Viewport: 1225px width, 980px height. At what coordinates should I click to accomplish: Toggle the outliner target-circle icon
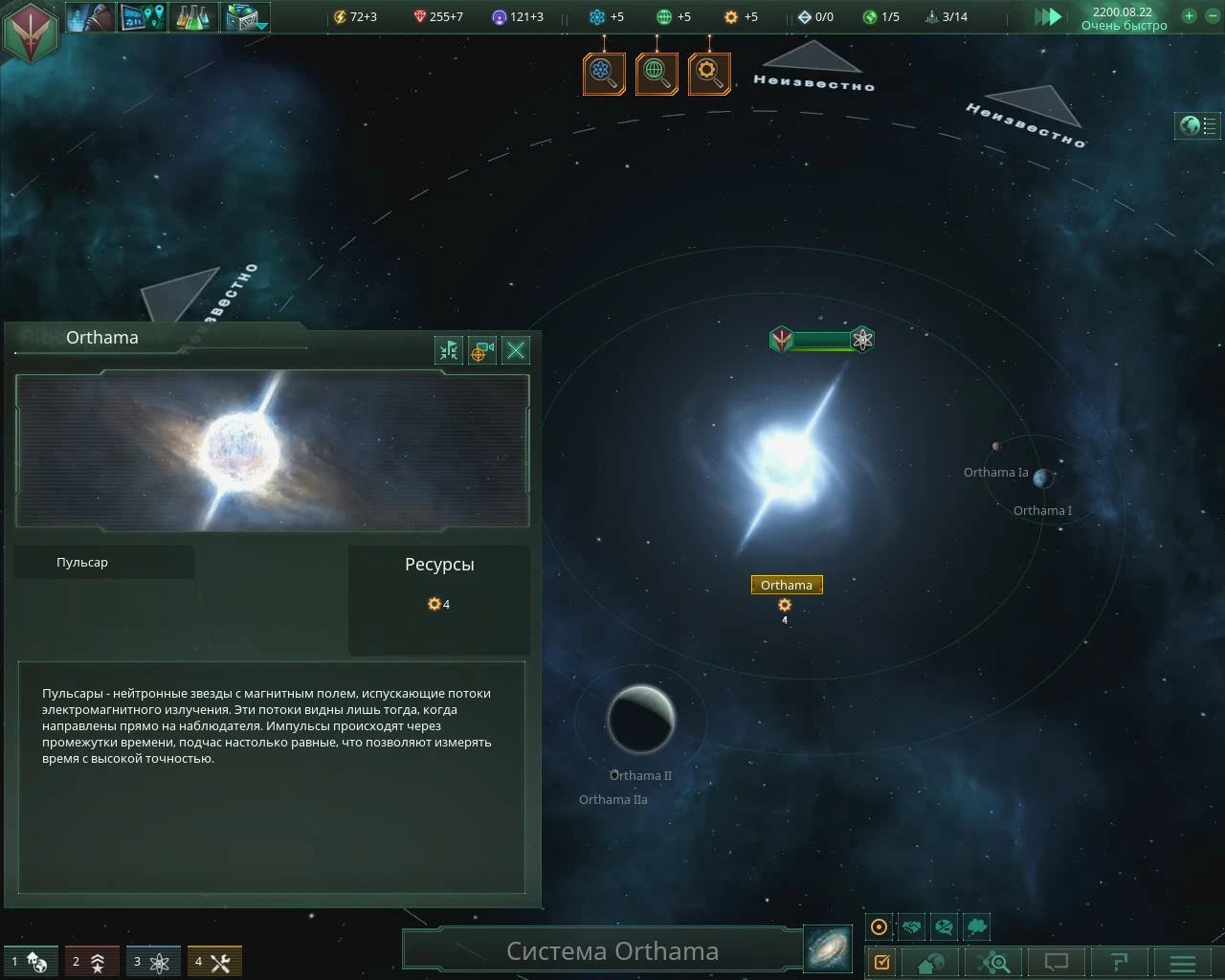[x=879, y=926]
